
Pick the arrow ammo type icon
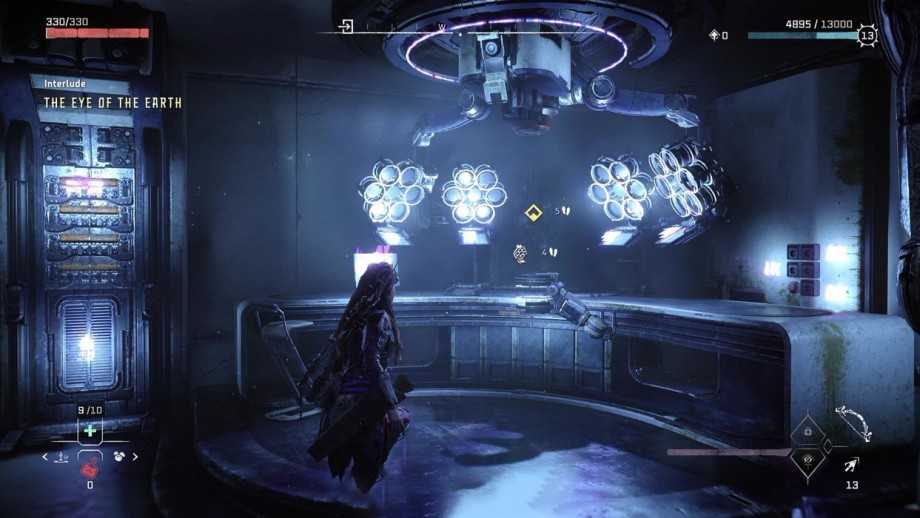tap(851, 463)
